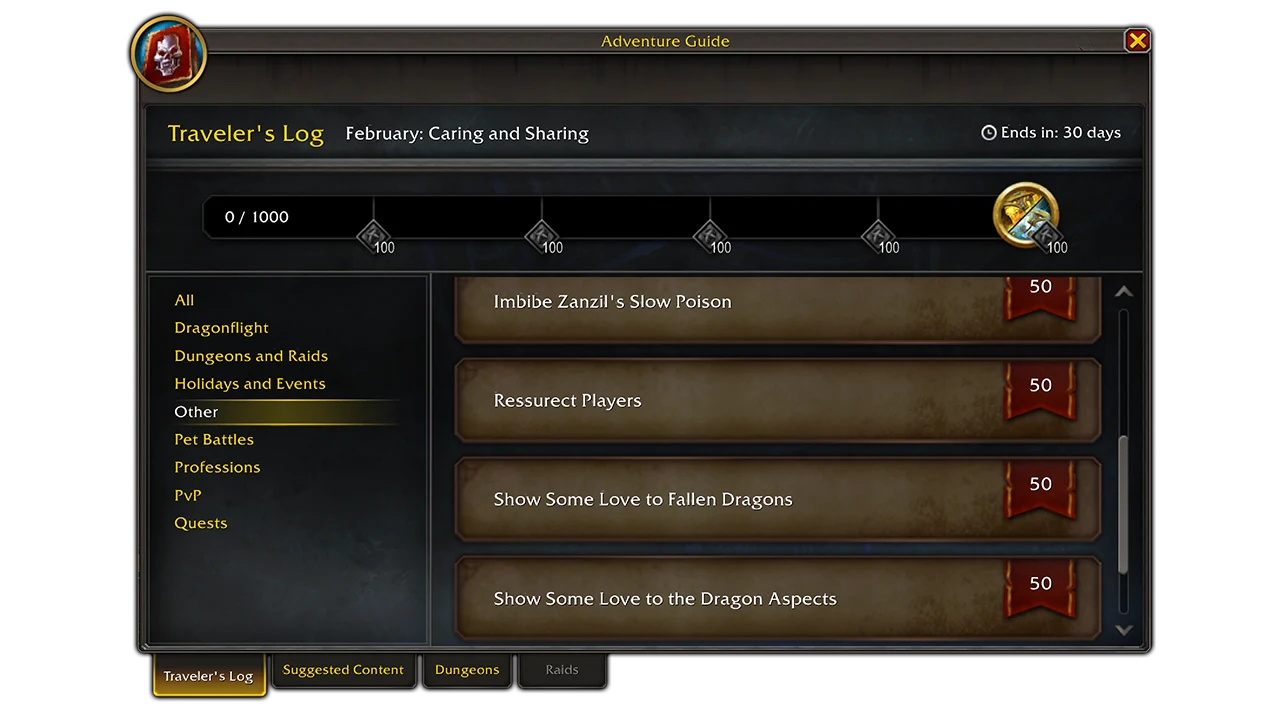Click the clock icon next to Ends in
Screen dimensions: 1280x720
(x=989, y=132)
